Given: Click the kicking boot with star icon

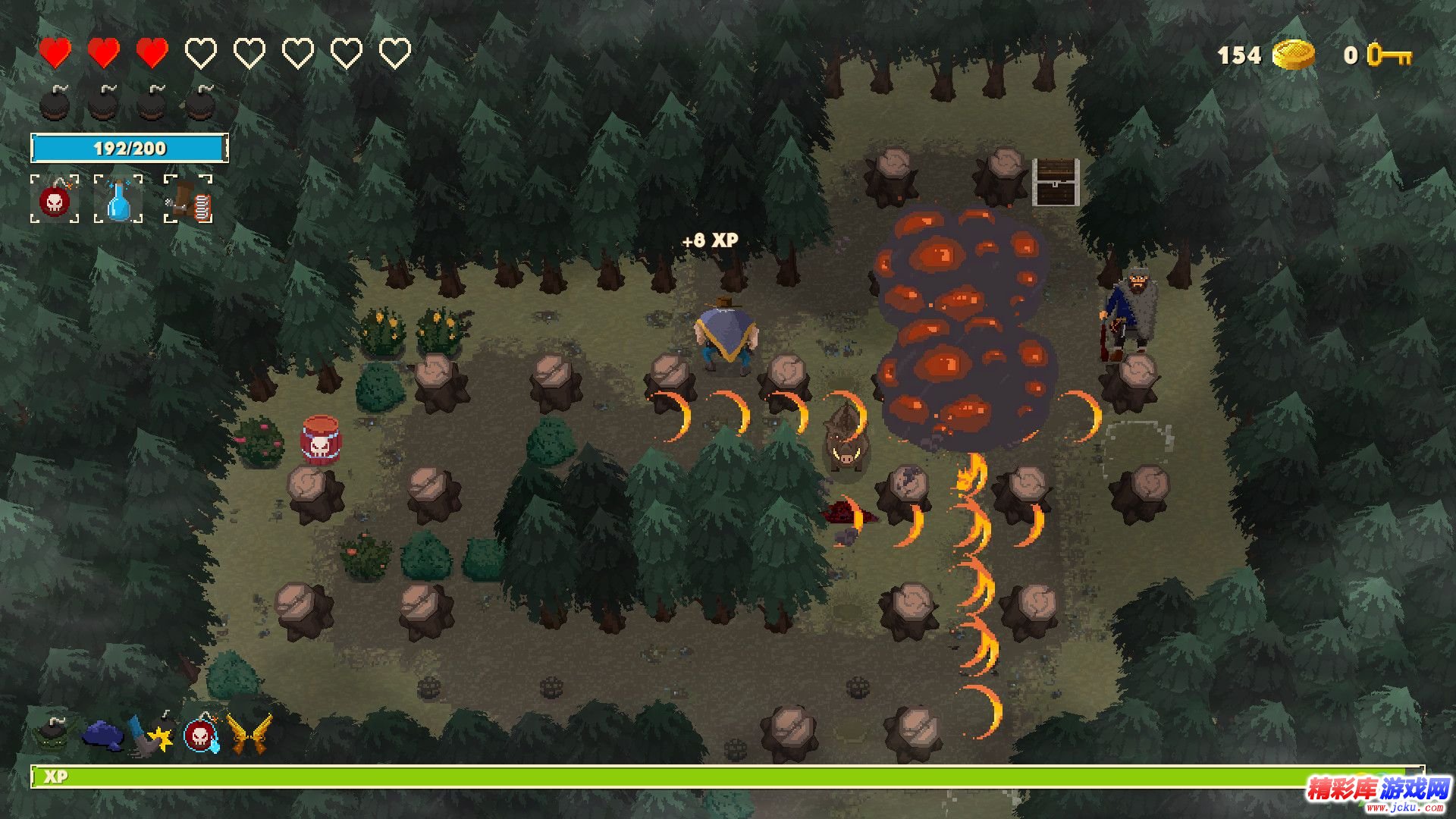Looking at the screenshot, I should 152,734.
